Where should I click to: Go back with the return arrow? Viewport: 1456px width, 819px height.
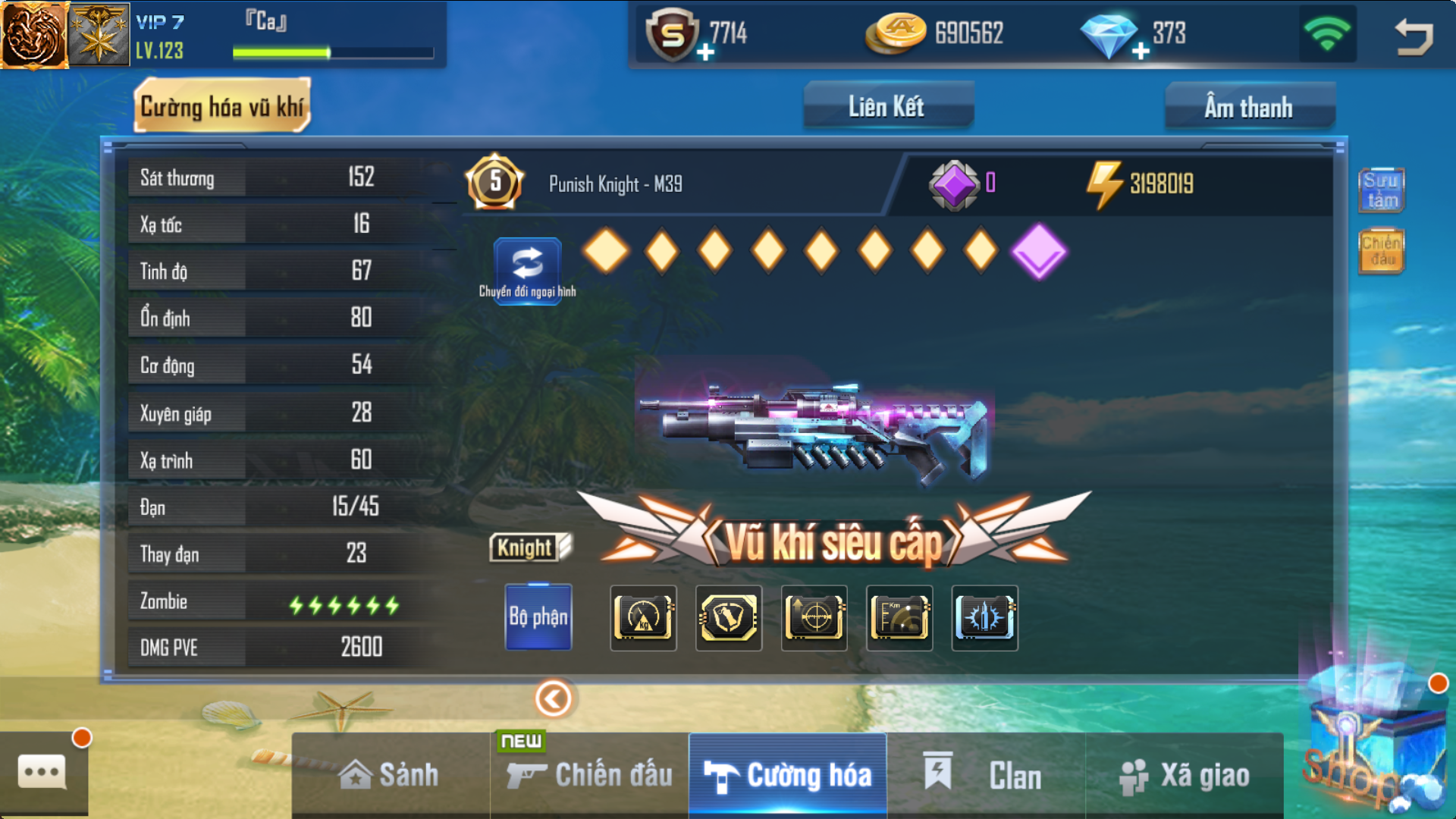click(1414, 36)
